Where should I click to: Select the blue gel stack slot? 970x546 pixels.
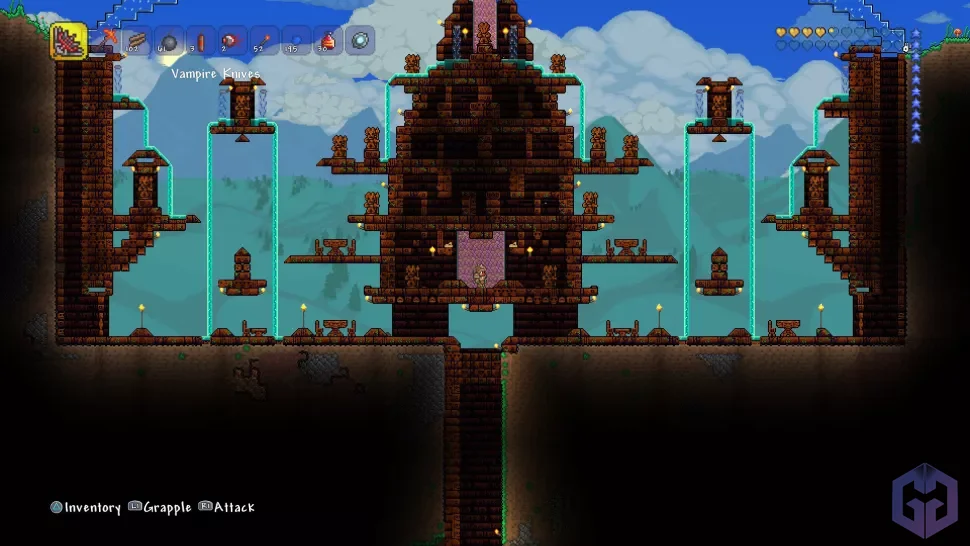296,41
